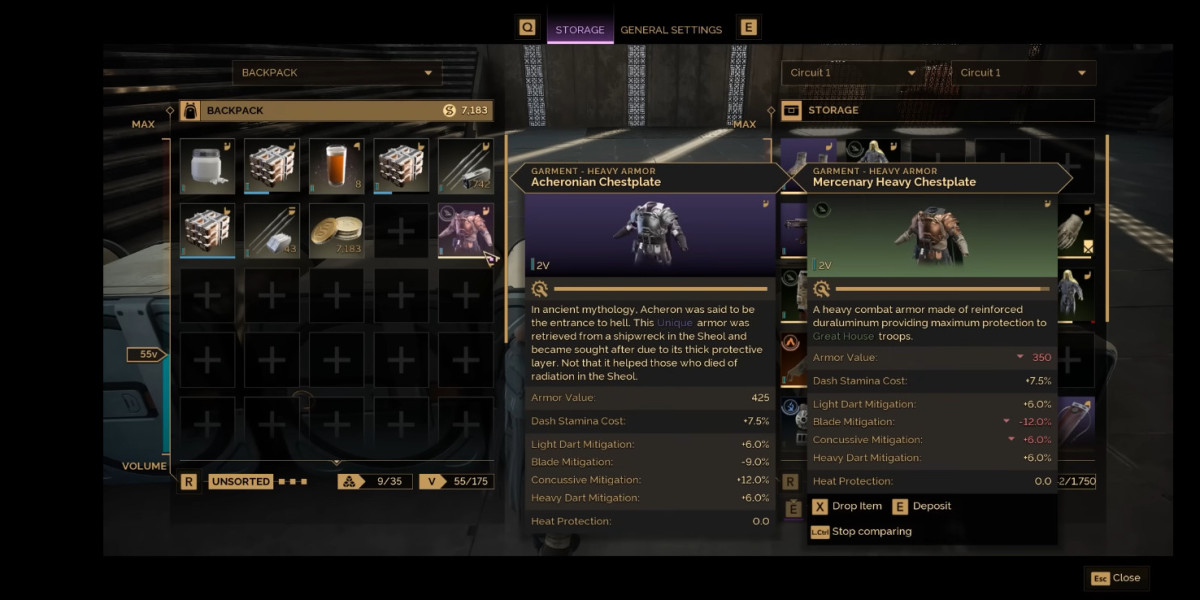1200x600 pixels.
Task: Deposit the selected item into storage
Action: [x=922, y=506]
